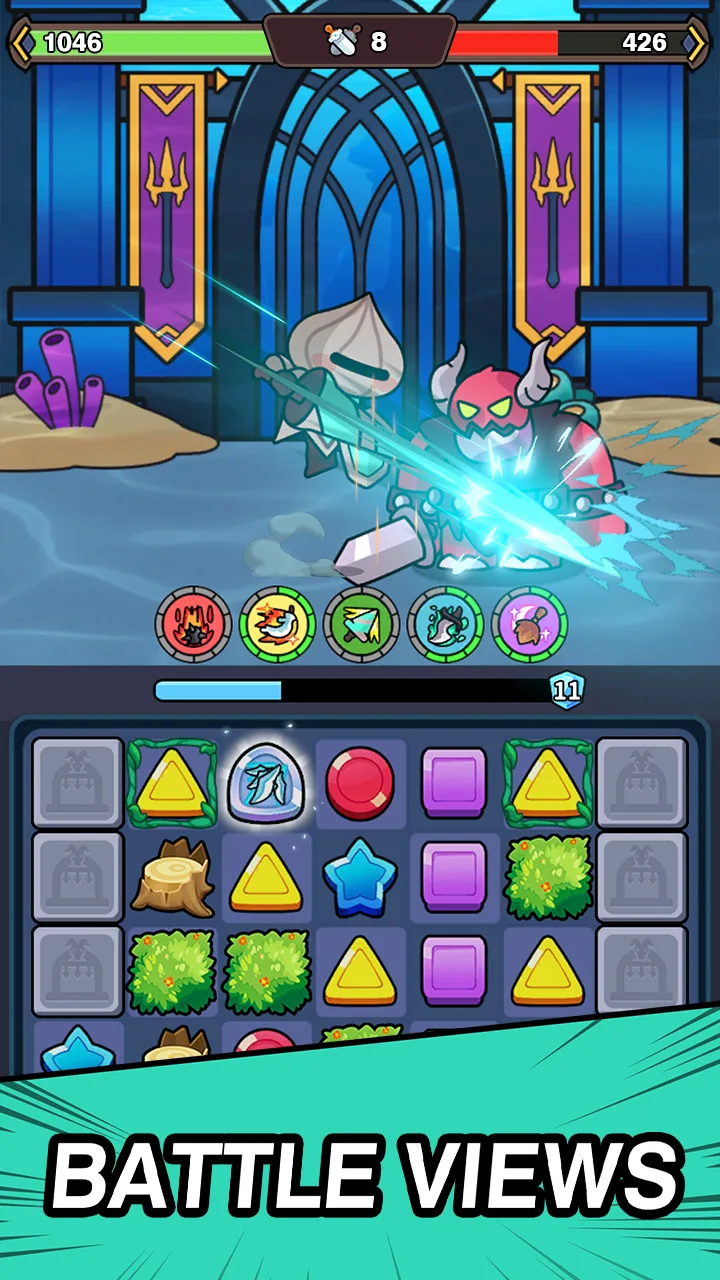Tap the fully visible red circle tile
Screen dimensions: 720x1280
[x=360, y=784]
